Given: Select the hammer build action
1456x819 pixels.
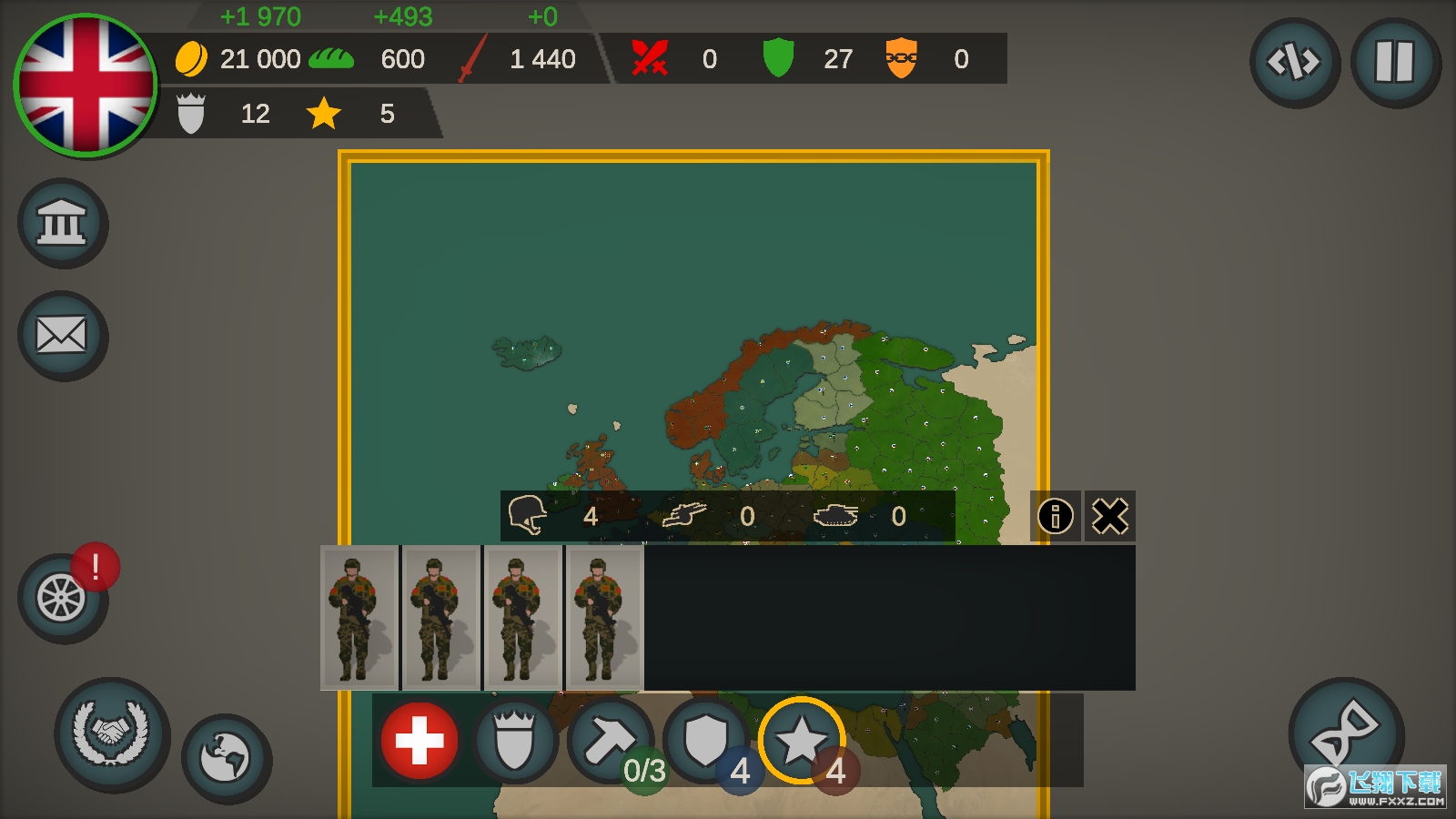Looking at the screenshot, I should 610,741.
